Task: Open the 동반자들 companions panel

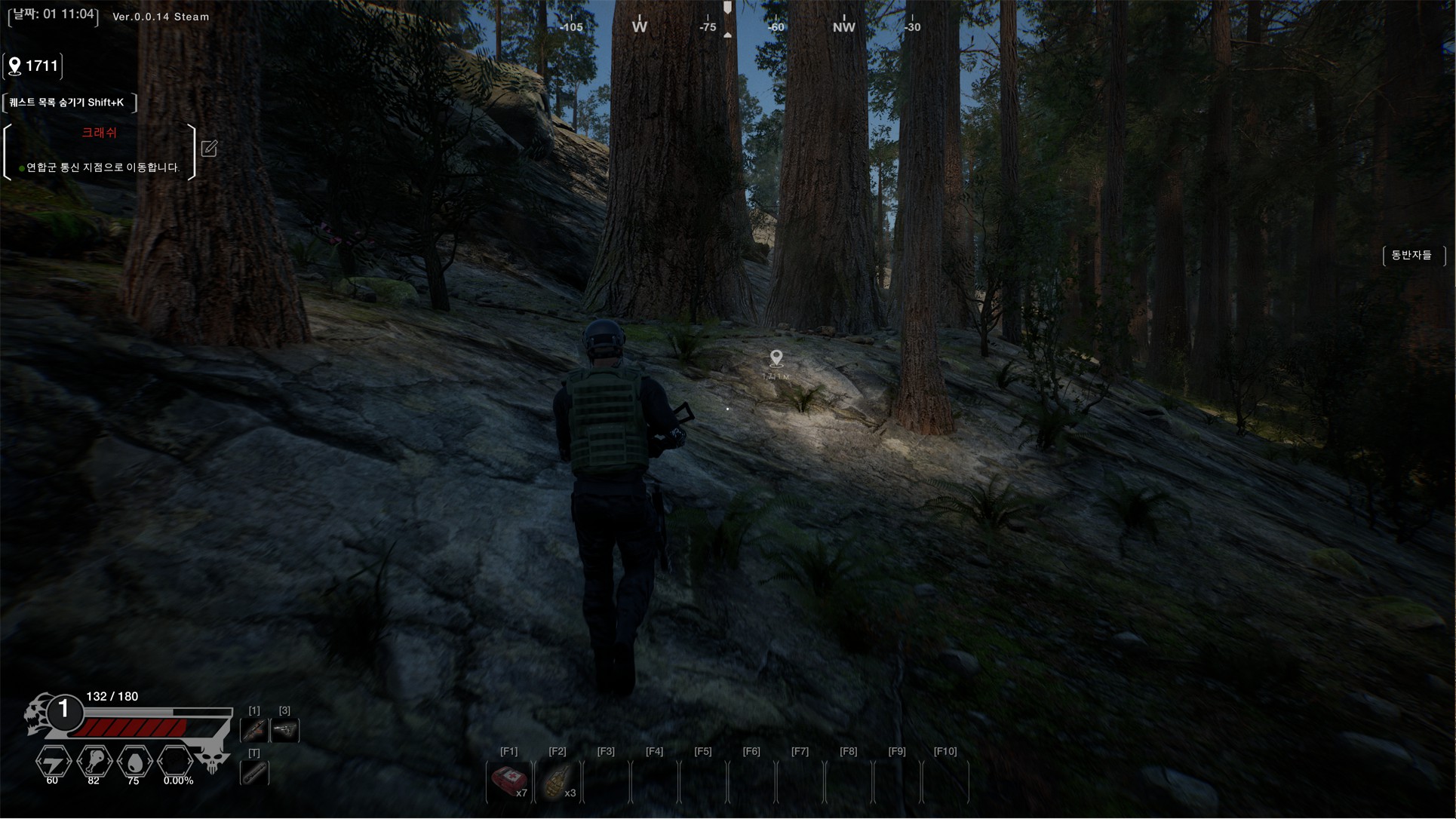Action: click(x=1412, y=256)
